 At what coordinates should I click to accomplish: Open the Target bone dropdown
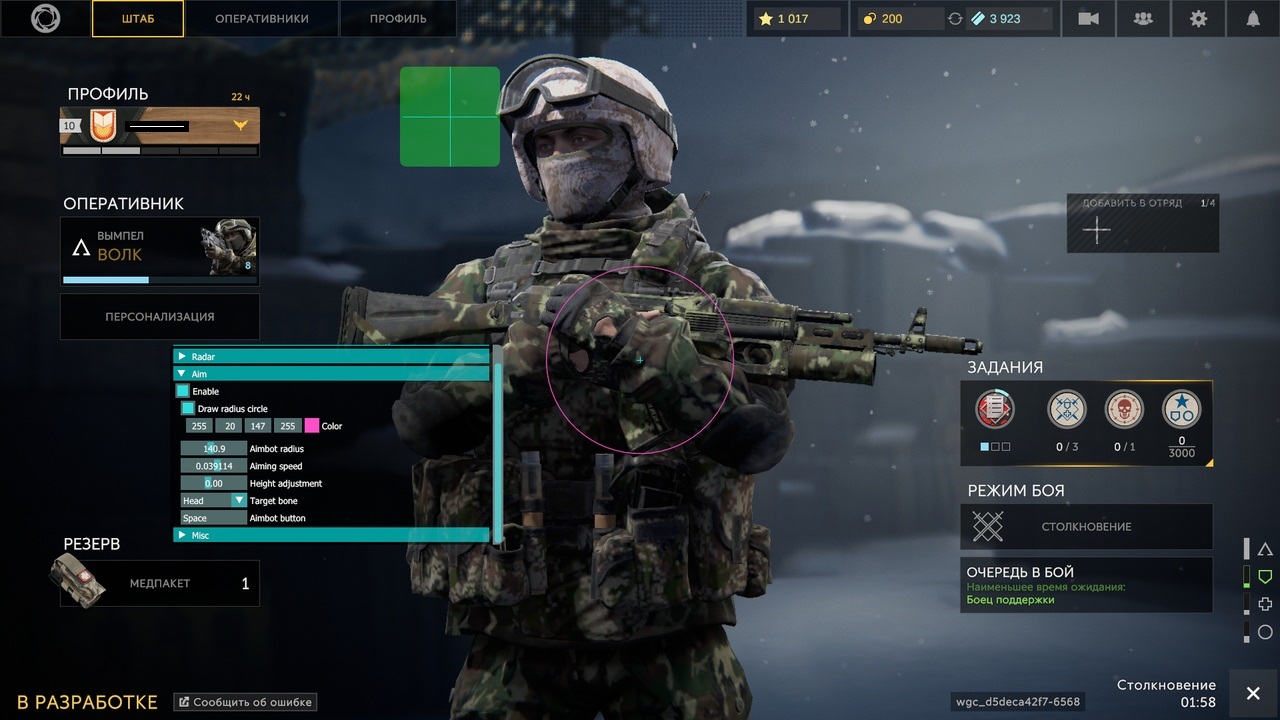(238, 500)
